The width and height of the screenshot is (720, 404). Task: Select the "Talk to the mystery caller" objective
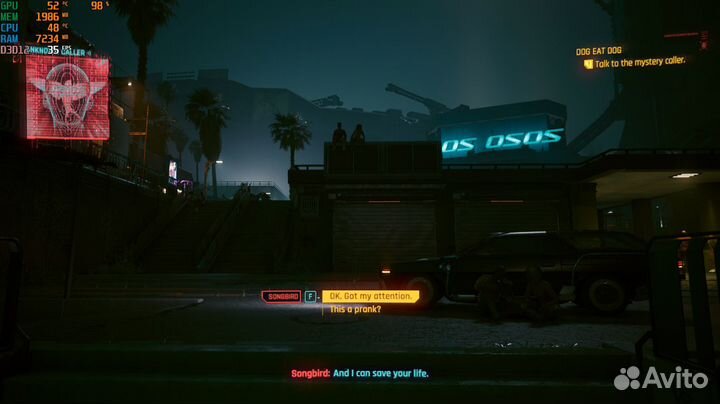click(636, 64)
